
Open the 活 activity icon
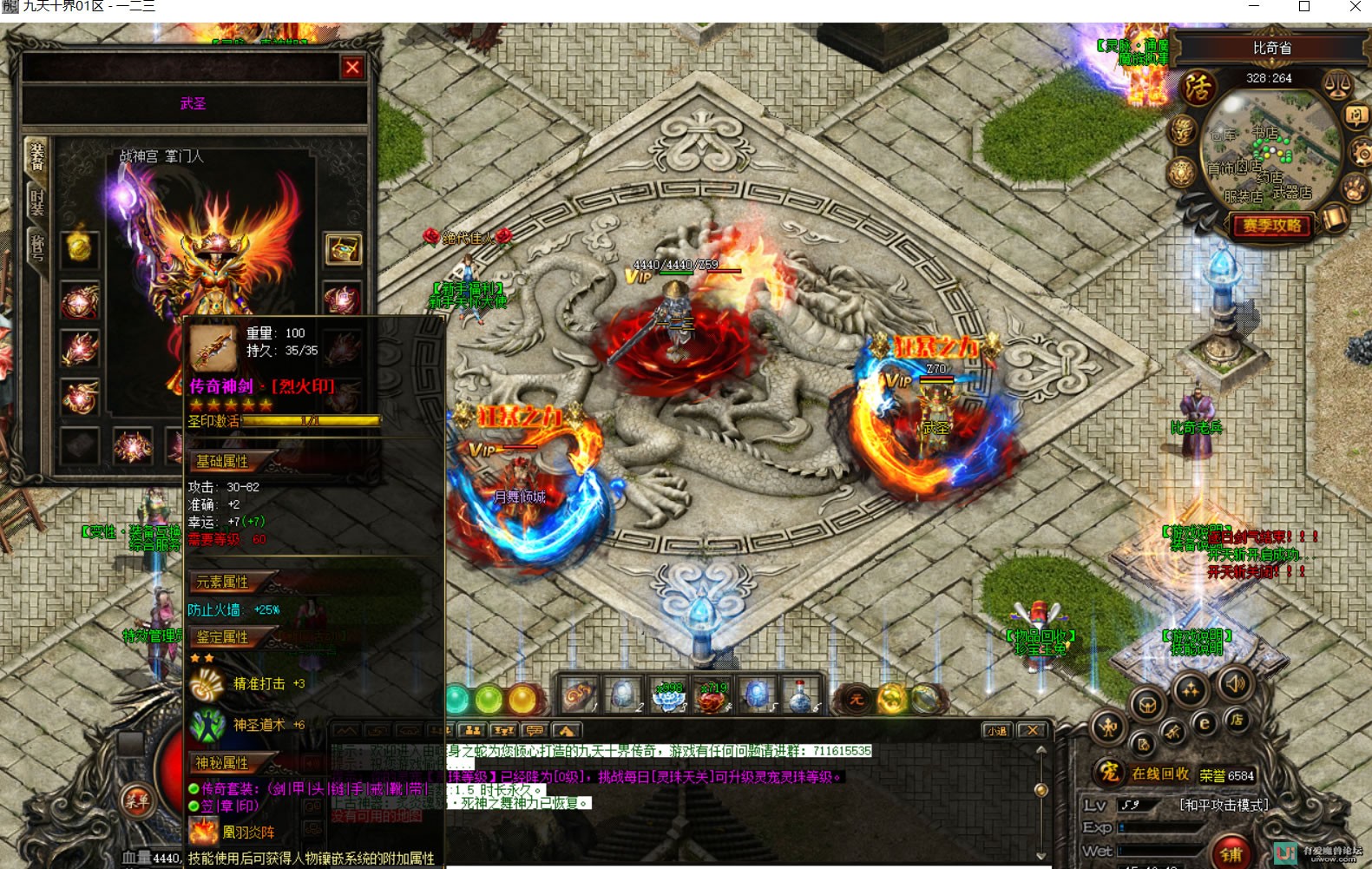[x=1198, y=88]
